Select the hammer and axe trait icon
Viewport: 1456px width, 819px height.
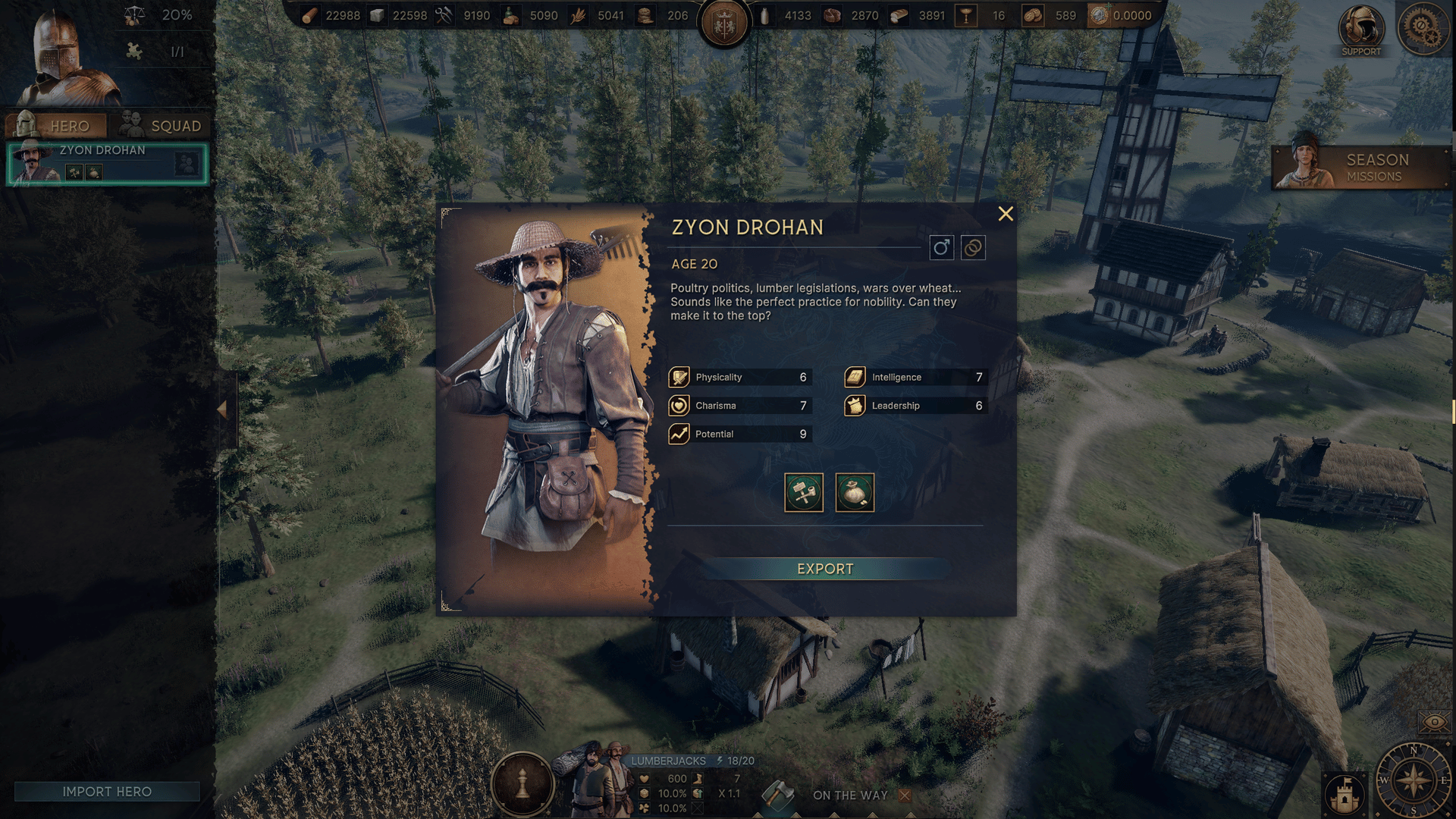pyautogui.click(x=804, y=493)
